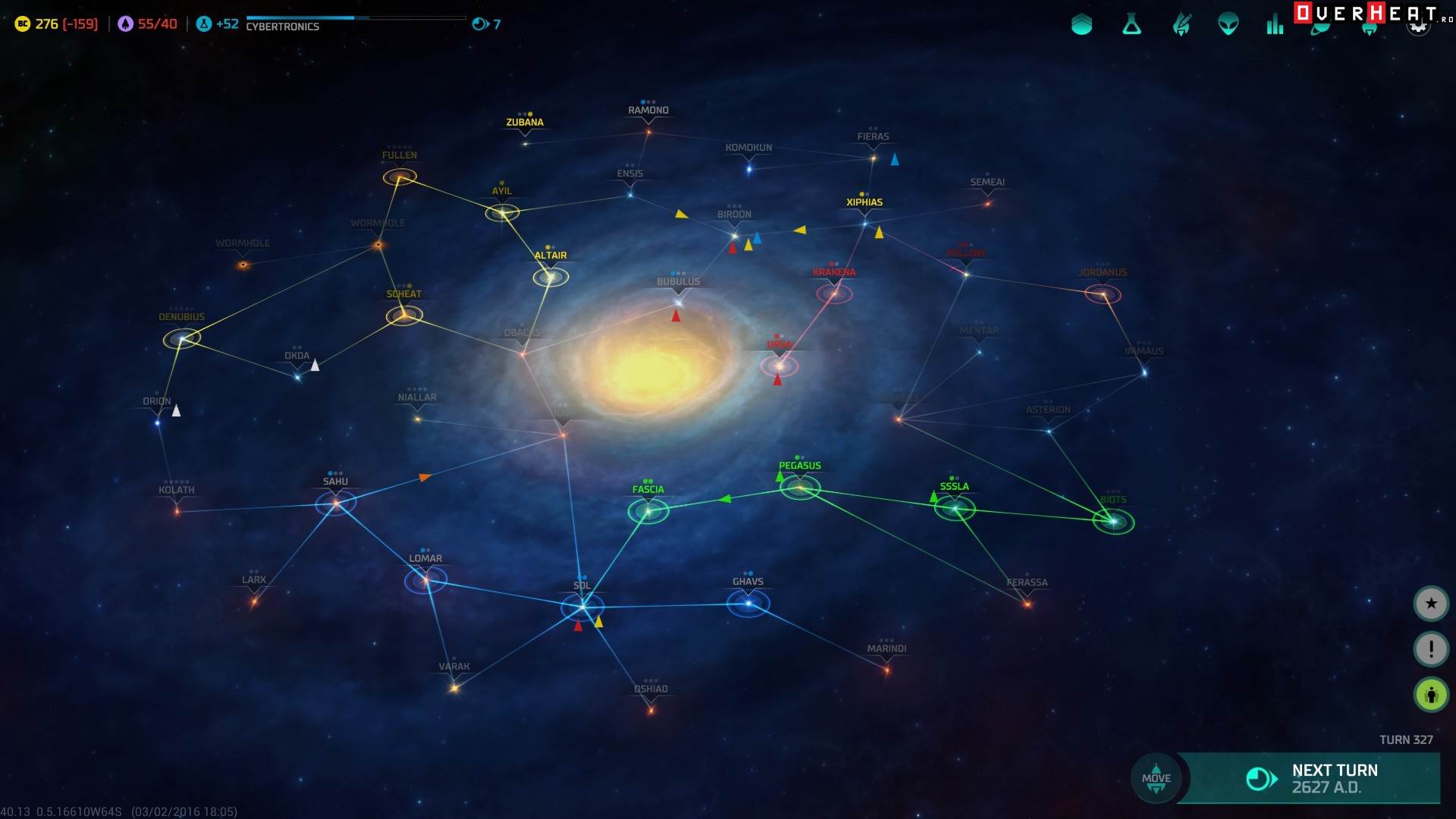Select the Lomar star system

click(x=425, y=581)
